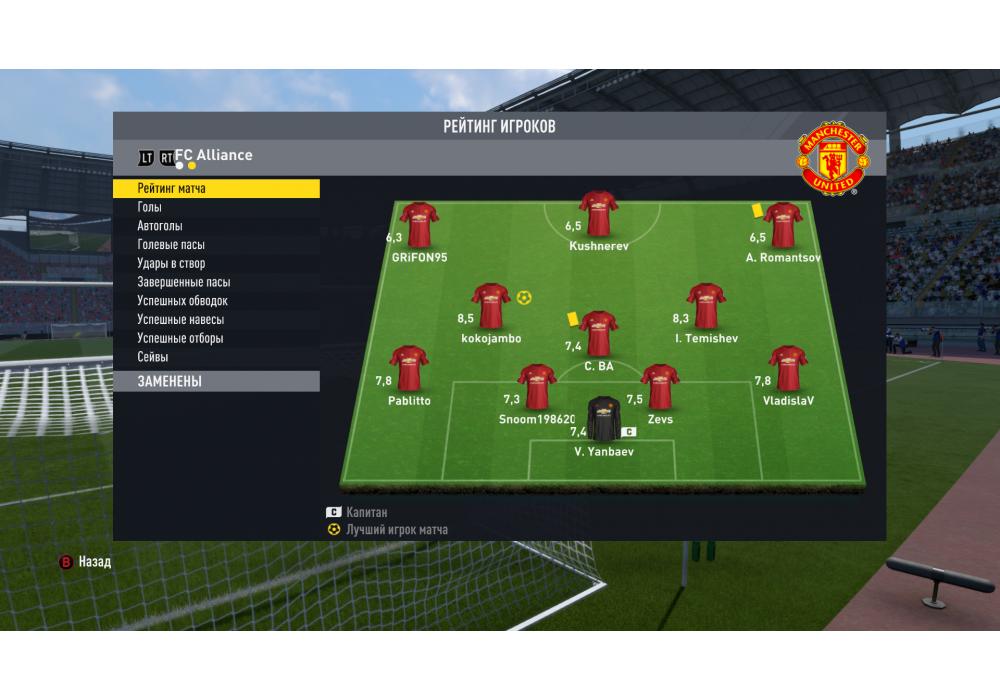Pick player A. Romantsov
This screenshot has height=700, width=1000.
[782, 224]
